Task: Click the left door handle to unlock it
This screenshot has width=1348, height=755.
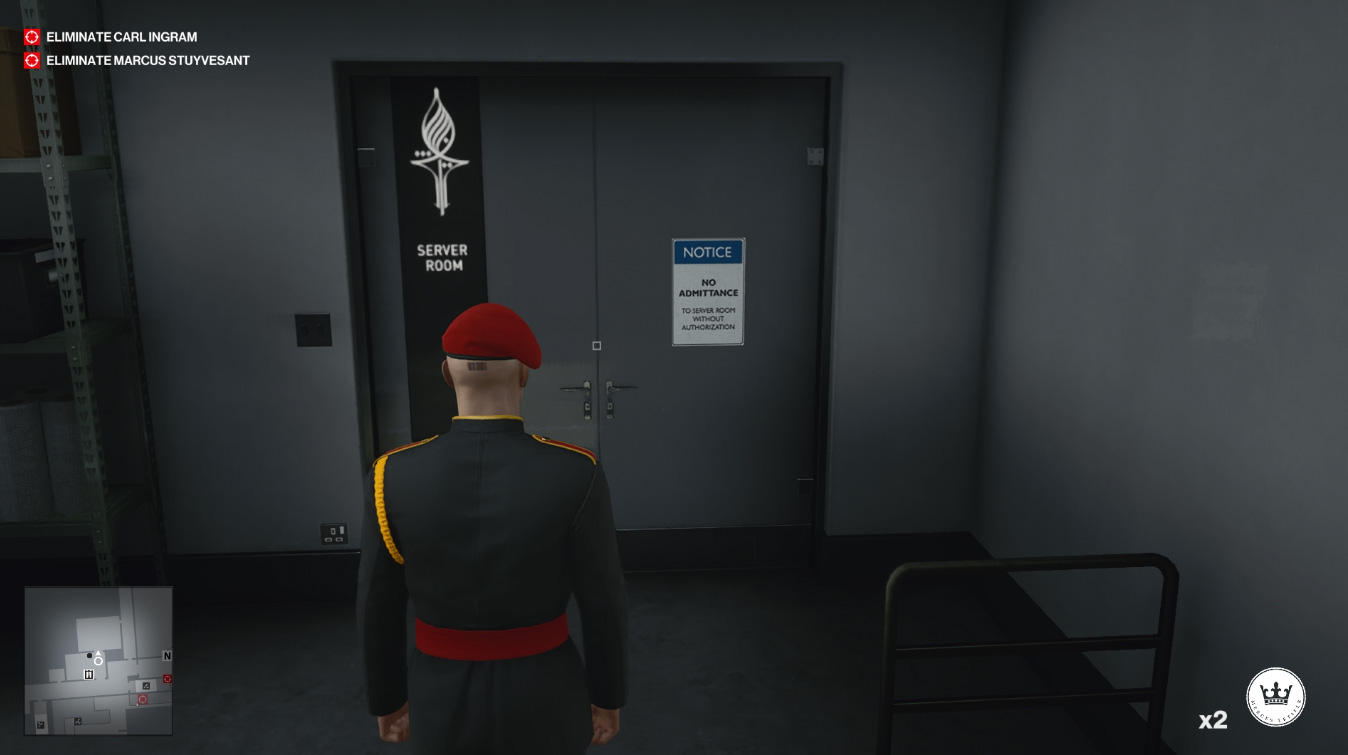Action: click(x=573, y=387)
